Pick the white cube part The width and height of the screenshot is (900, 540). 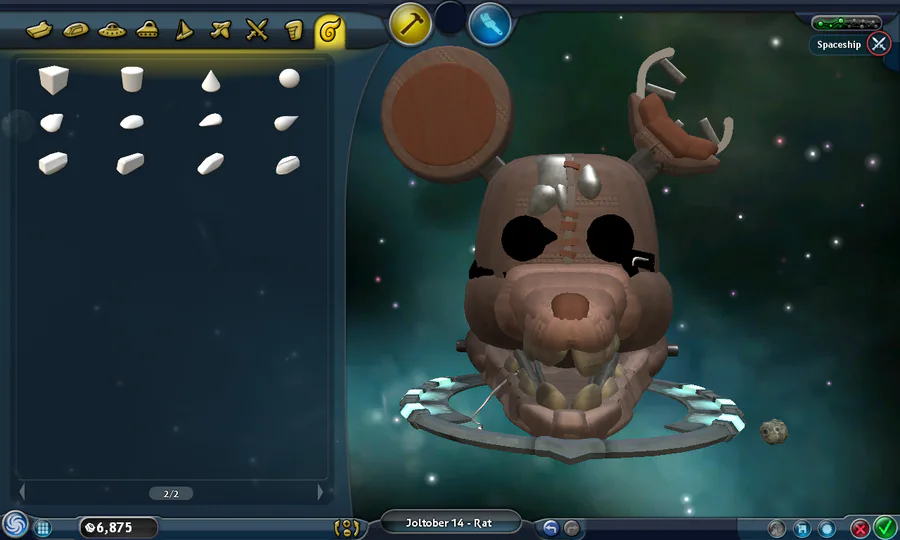[x=53, y=78]
